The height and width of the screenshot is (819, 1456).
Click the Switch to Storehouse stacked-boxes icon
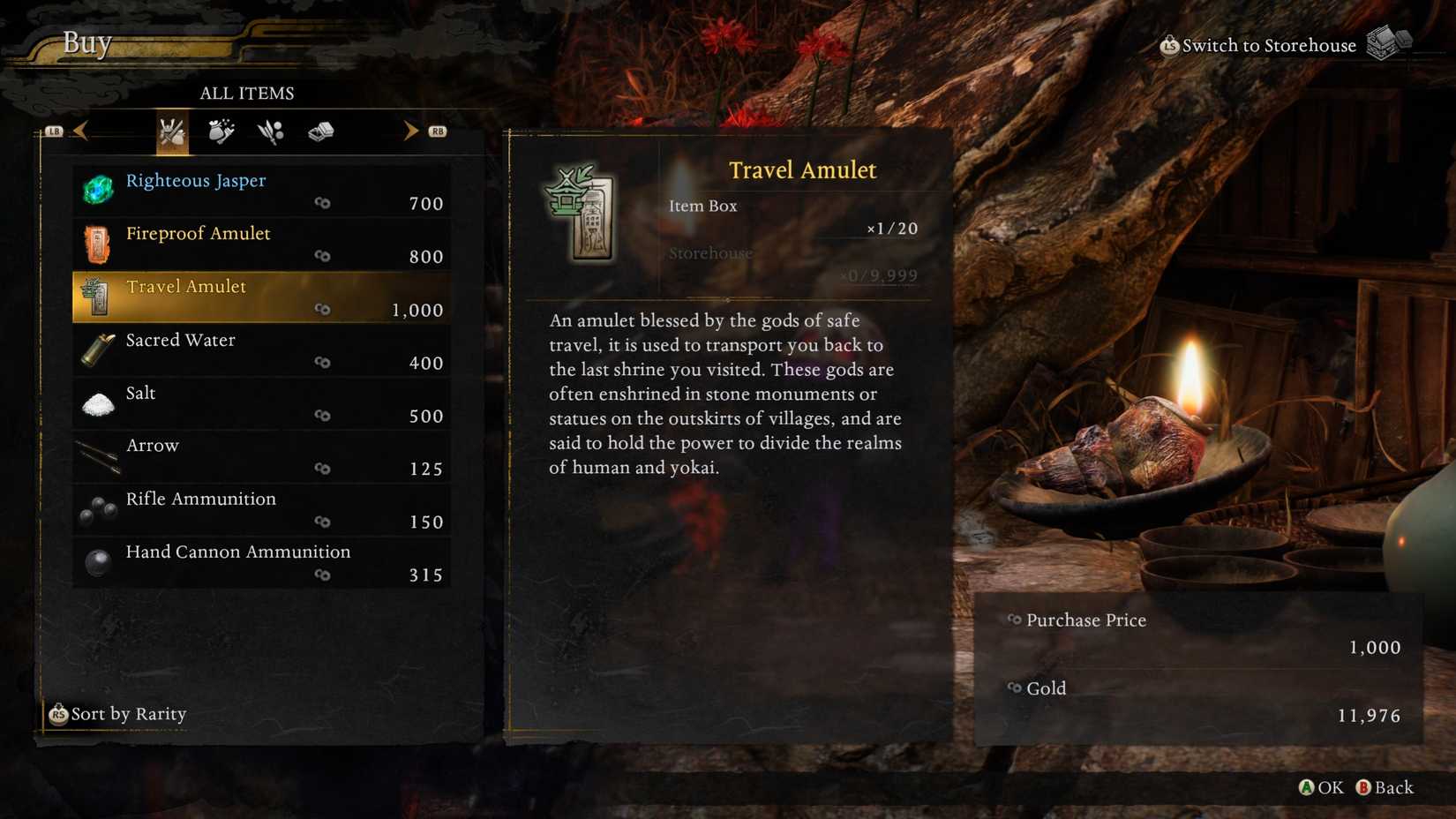[1391, 41]
